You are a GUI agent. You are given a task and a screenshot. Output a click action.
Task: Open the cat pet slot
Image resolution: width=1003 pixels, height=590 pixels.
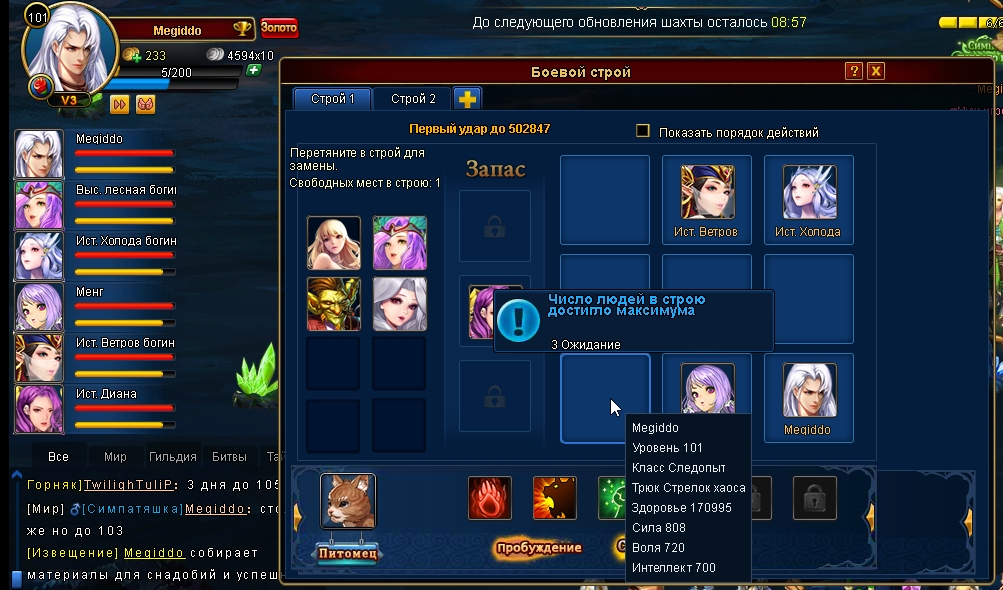point(348,501)
